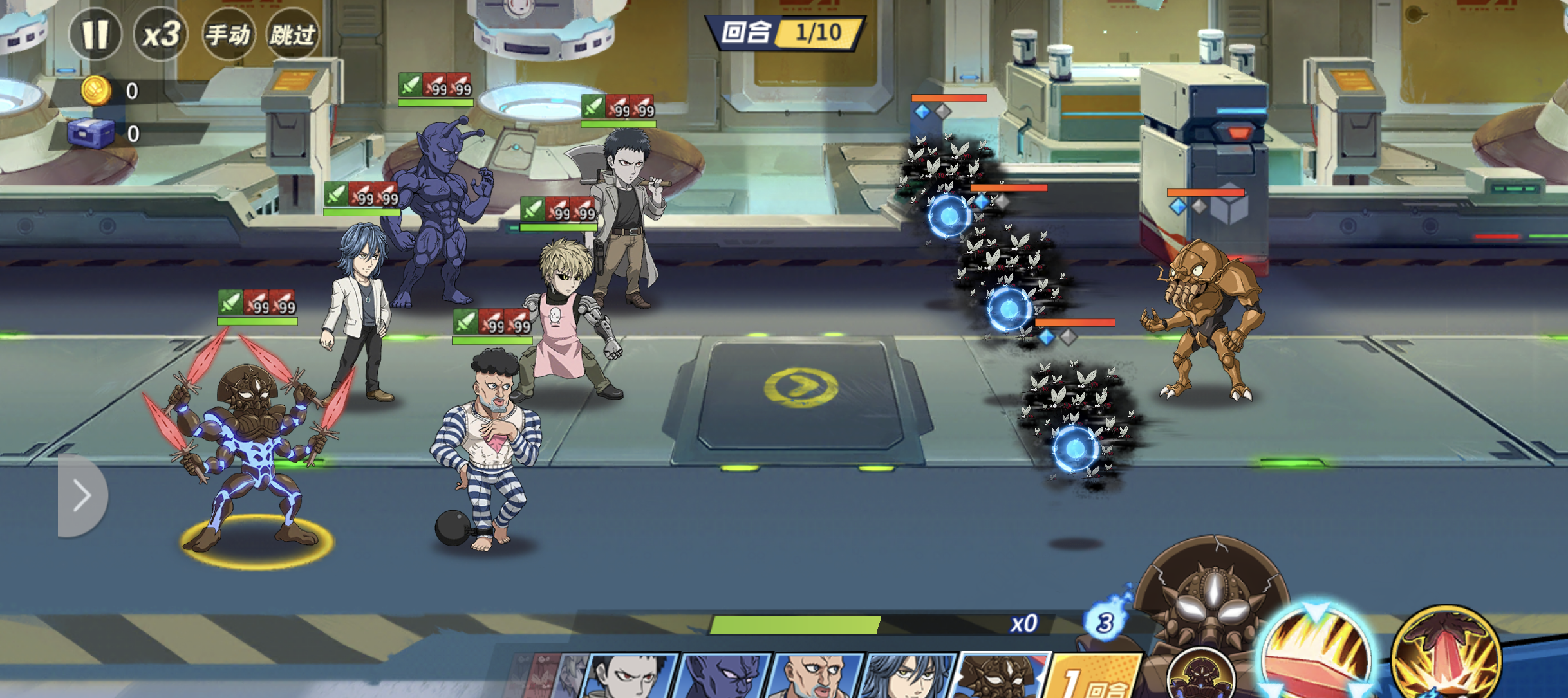This screenshot has height=698, width=1568.
Task: Select the black-haired axe hero turn portrait
Action: (632, 675)
